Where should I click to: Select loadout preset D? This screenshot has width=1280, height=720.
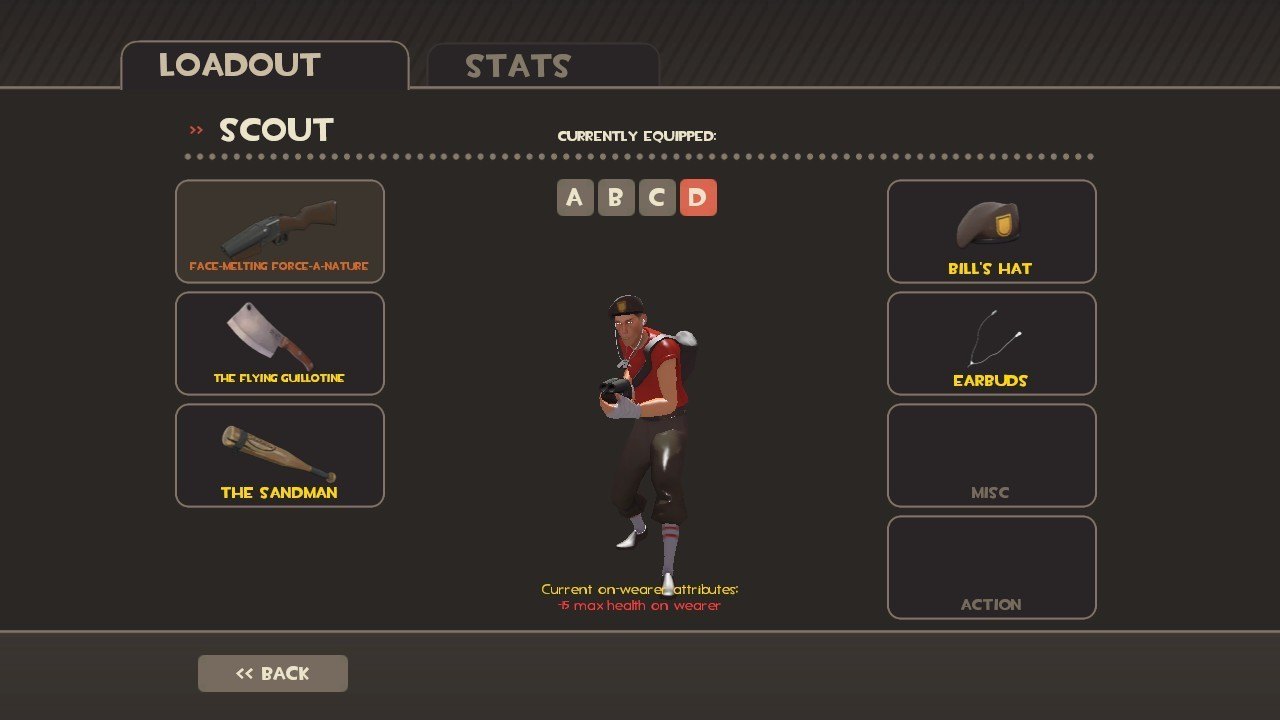pos(698,198)
